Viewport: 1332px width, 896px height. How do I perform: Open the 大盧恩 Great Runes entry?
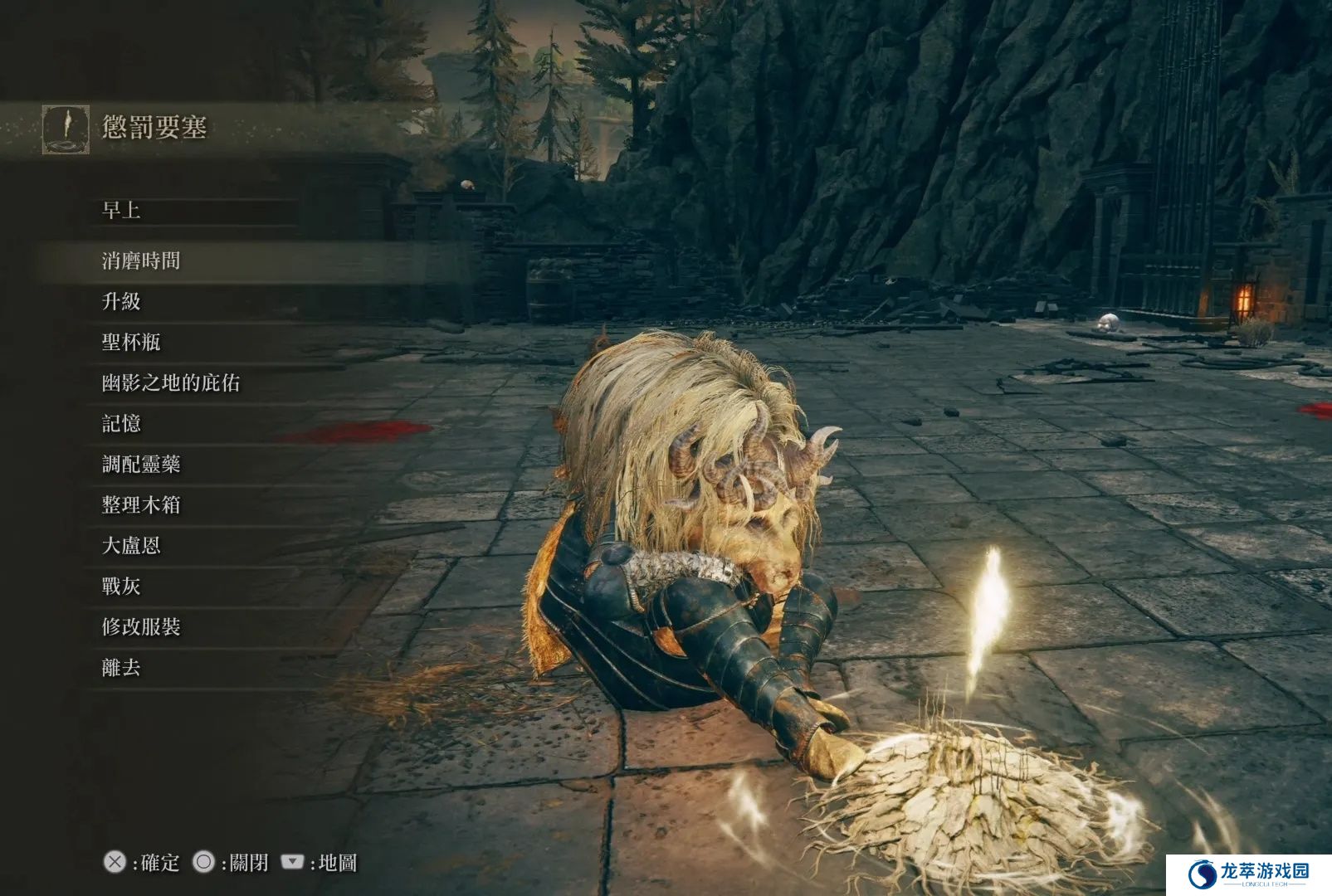click(x=131, y=545)
